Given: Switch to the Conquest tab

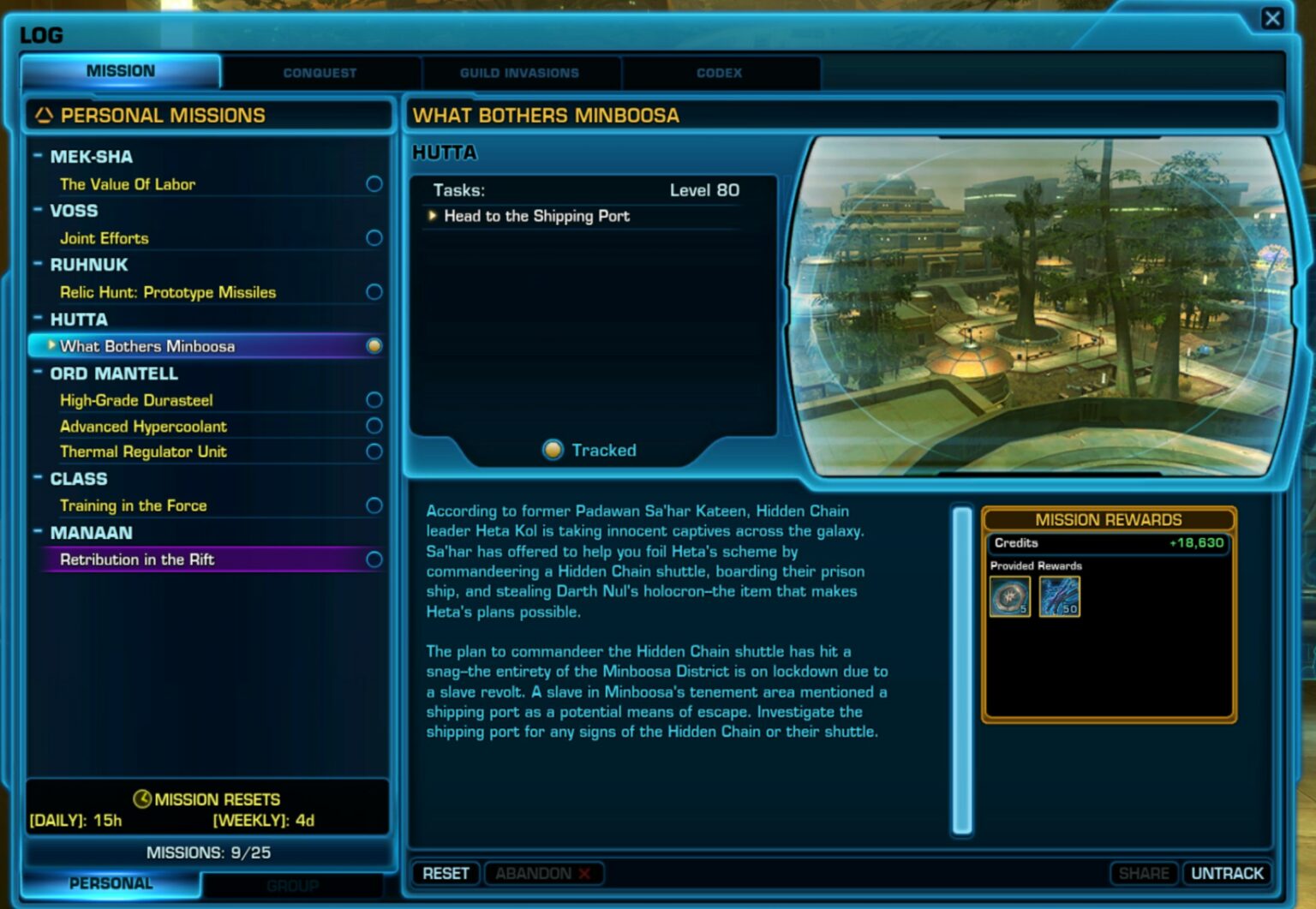Looking at the screenshot, I should click(319, 73).
